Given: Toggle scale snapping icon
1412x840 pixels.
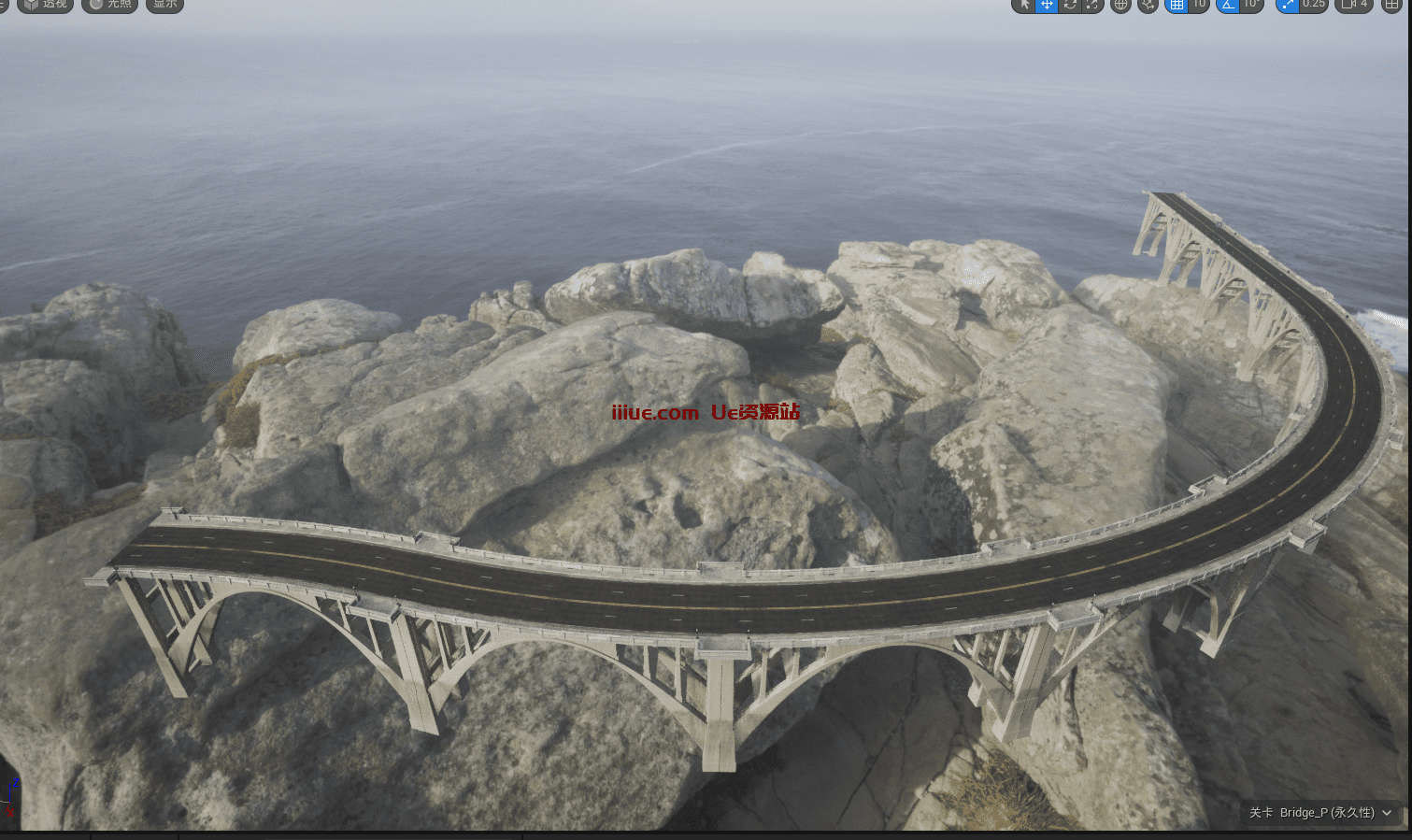Looking at the screenshot, I should click(1288, 5).
